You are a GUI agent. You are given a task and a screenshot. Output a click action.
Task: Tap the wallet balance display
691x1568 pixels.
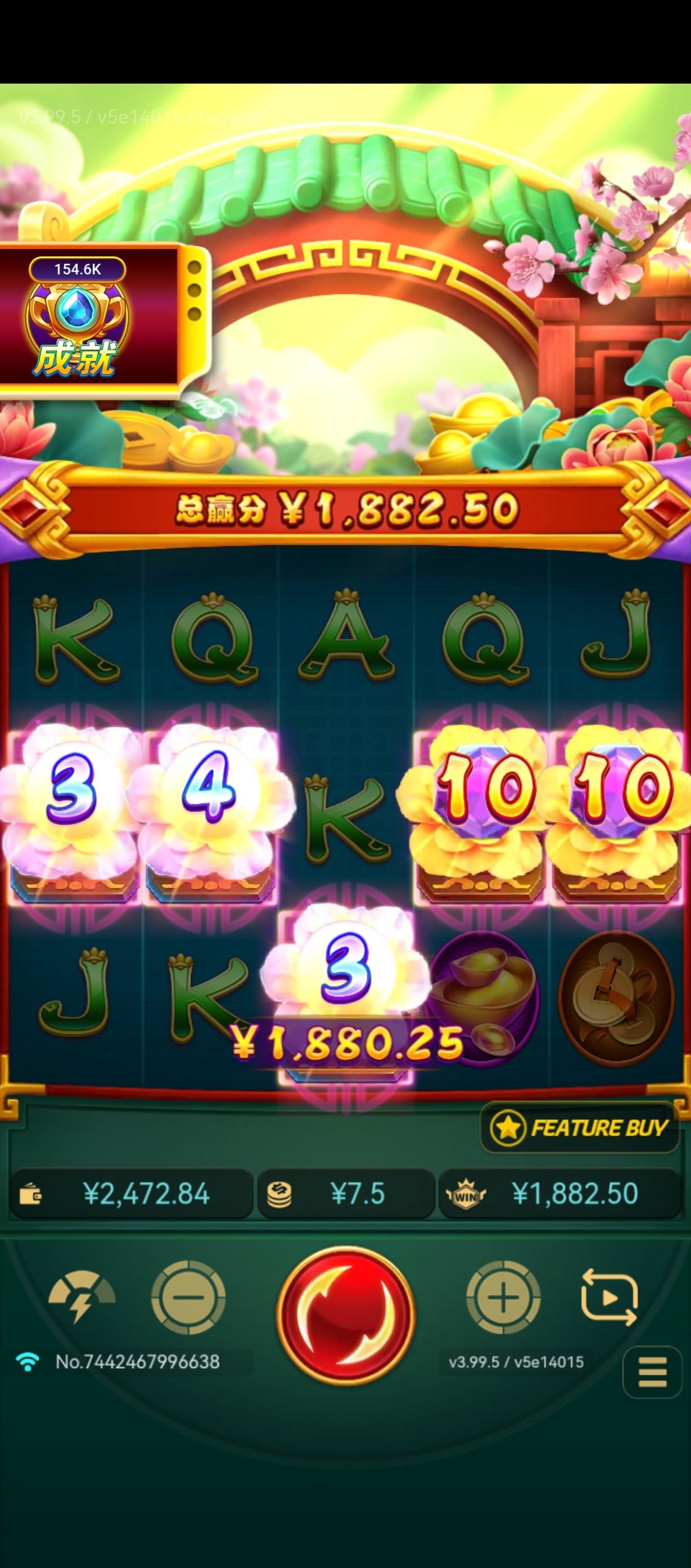click(132, 1194)
